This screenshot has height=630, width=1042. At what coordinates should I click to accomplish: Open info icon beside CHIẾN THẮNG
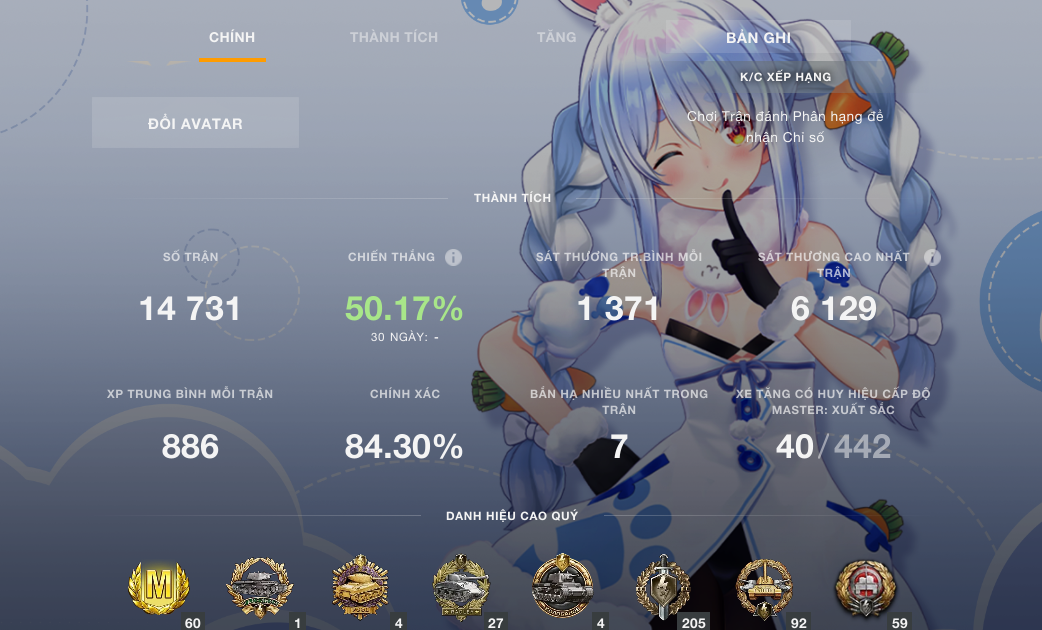click(x=453, y=258)
